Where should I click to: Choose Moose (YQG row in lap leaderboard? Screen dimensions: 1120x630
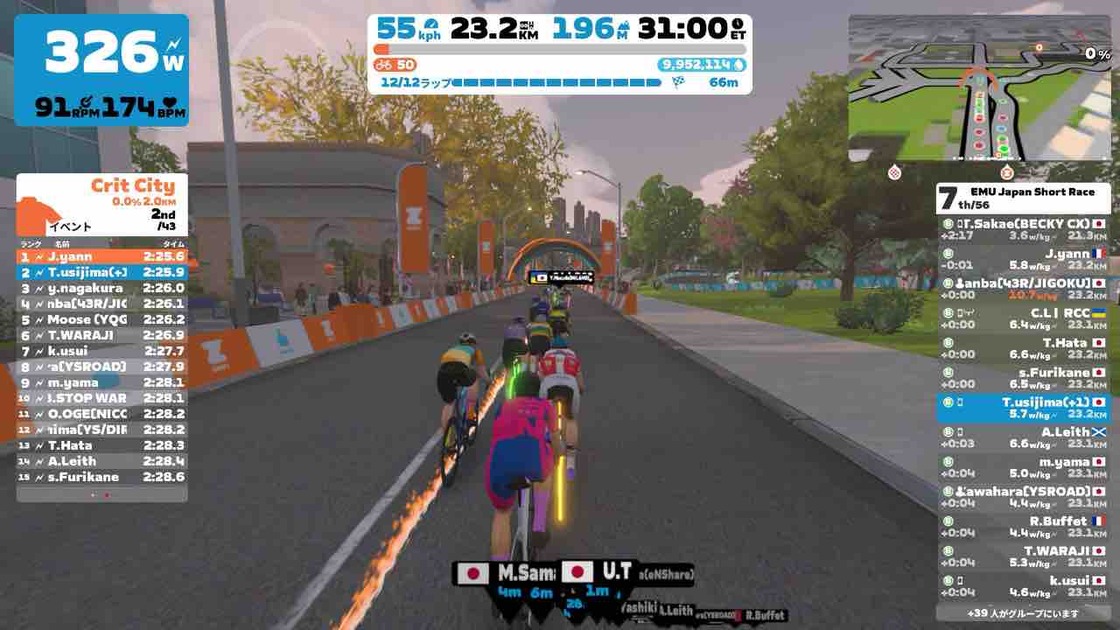click(102, 320)
